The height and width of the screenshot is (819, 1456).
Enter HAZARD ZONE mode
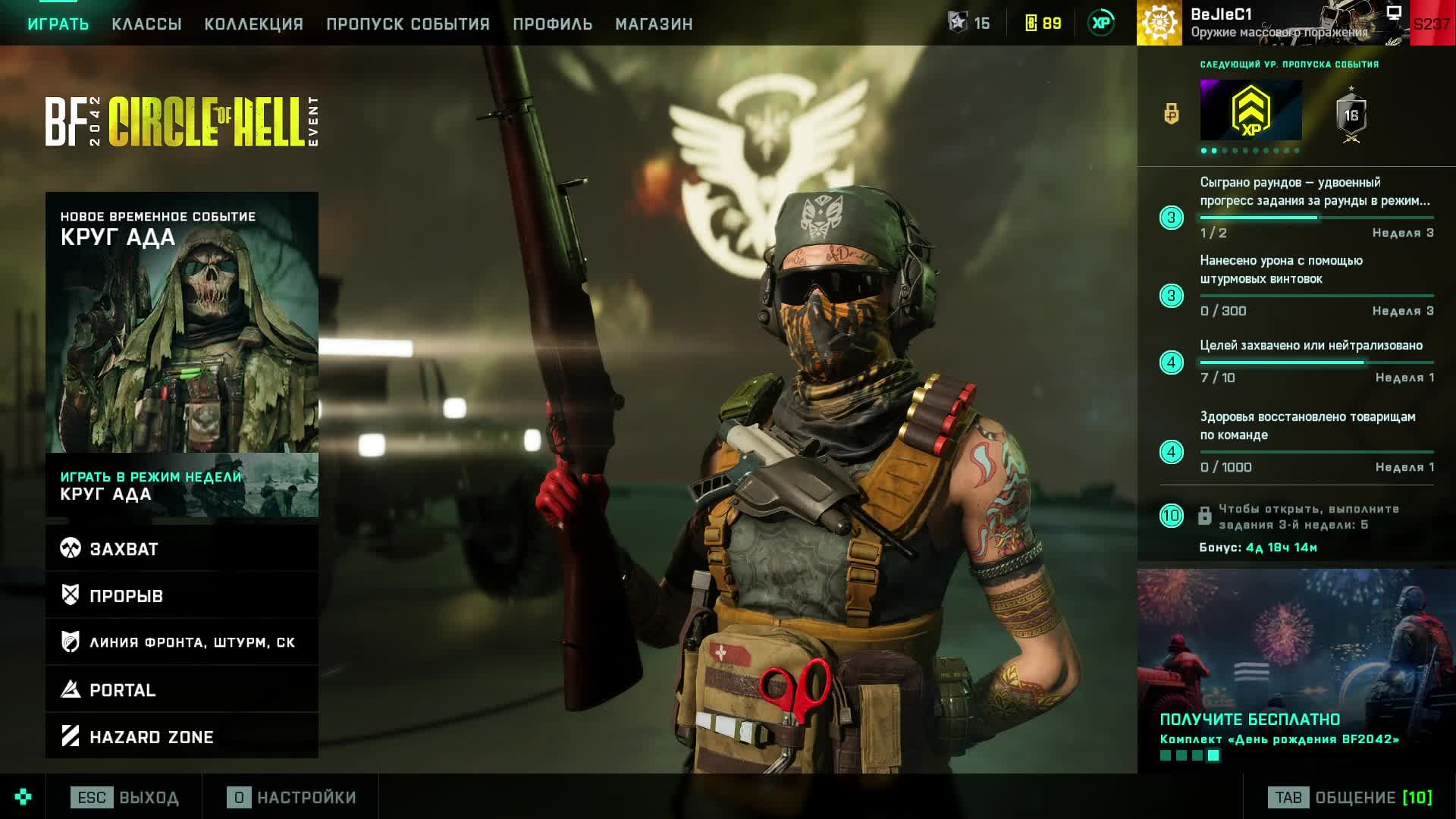point(182,736)
